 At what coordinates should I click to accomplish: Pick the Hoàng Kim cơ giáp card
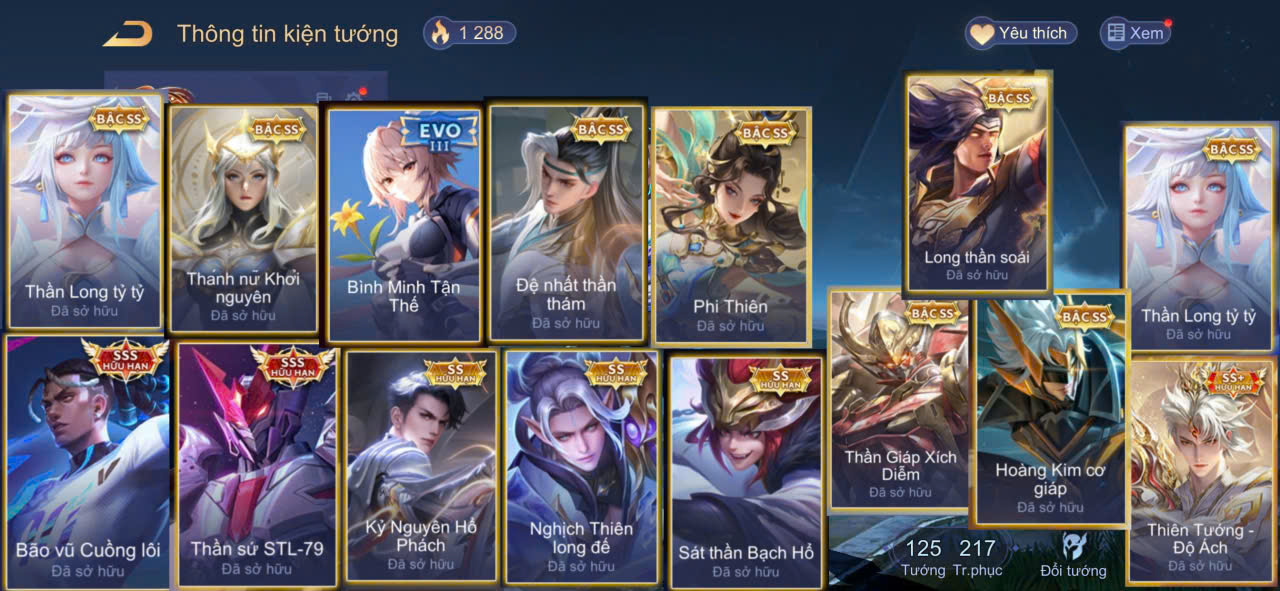[1050, 408]
